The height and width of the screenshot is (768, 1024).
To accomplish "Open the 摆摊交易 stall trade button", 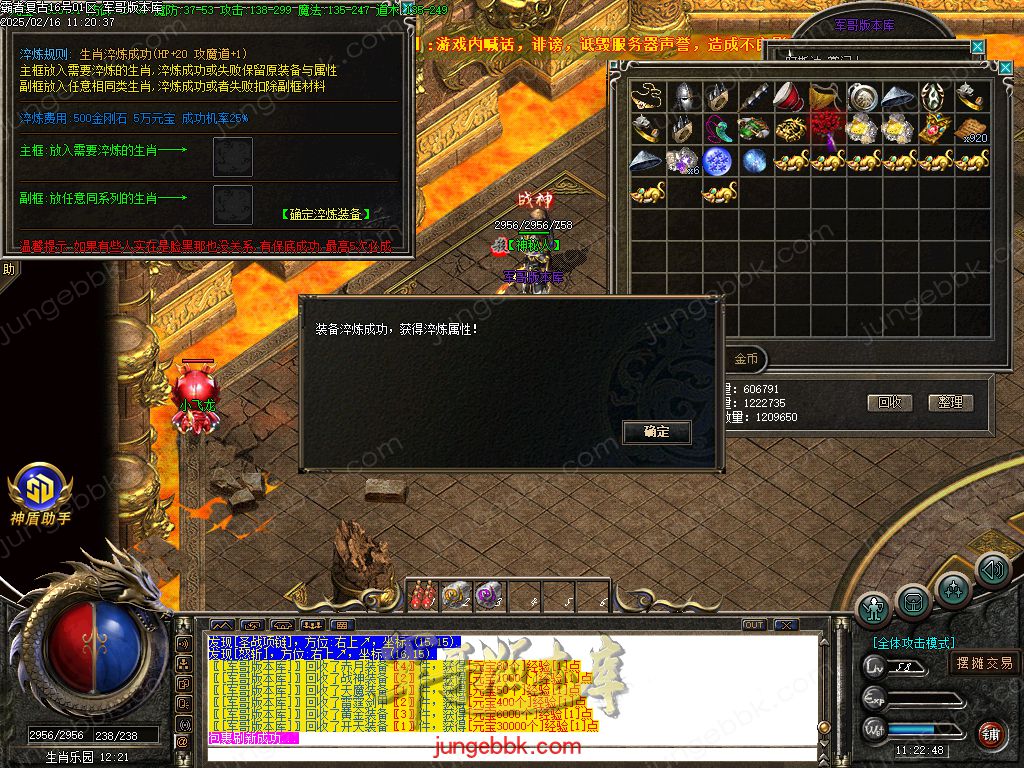I will point(984,663).
